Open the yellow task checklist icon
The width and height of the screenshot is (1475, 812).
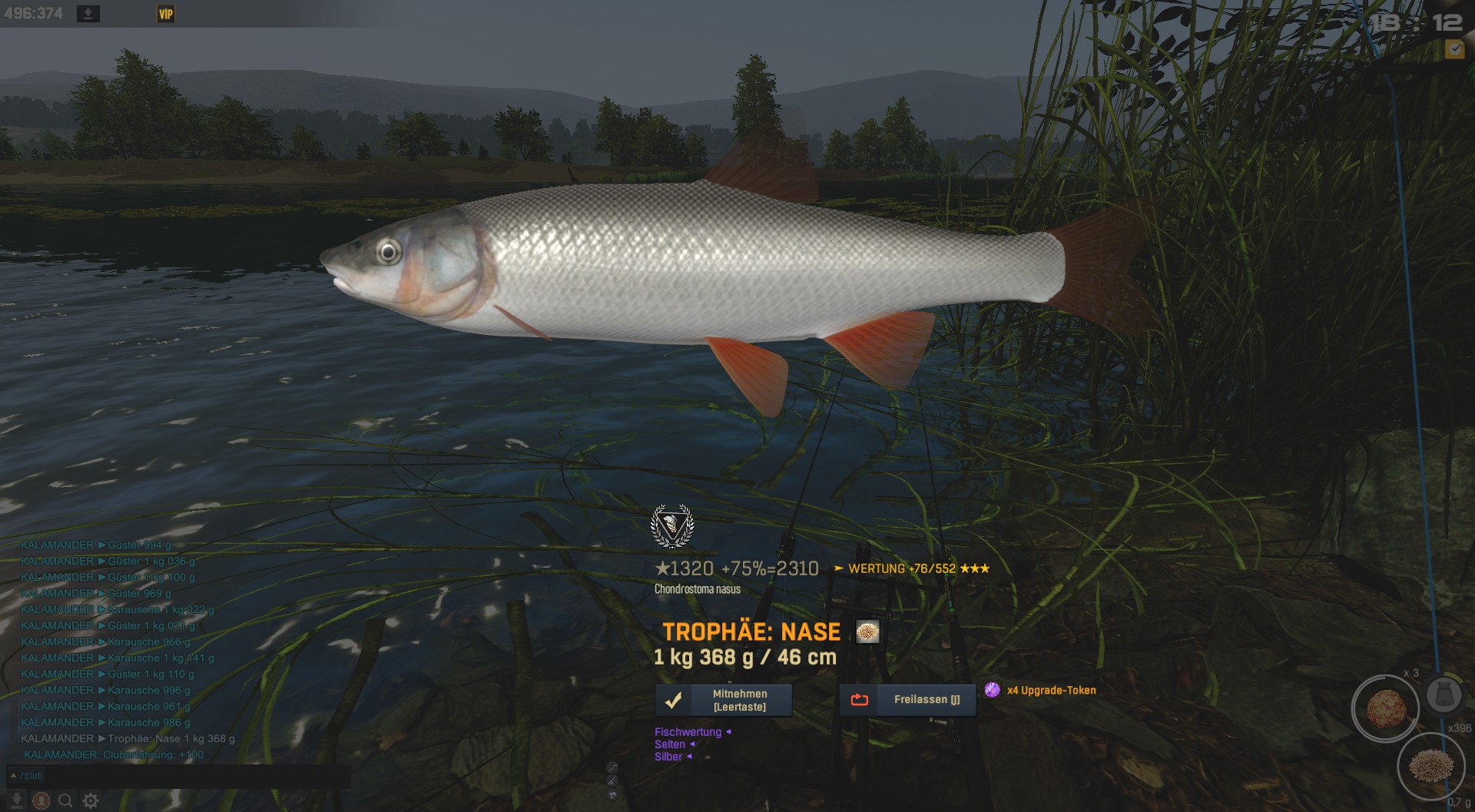tap(1454, 50)
